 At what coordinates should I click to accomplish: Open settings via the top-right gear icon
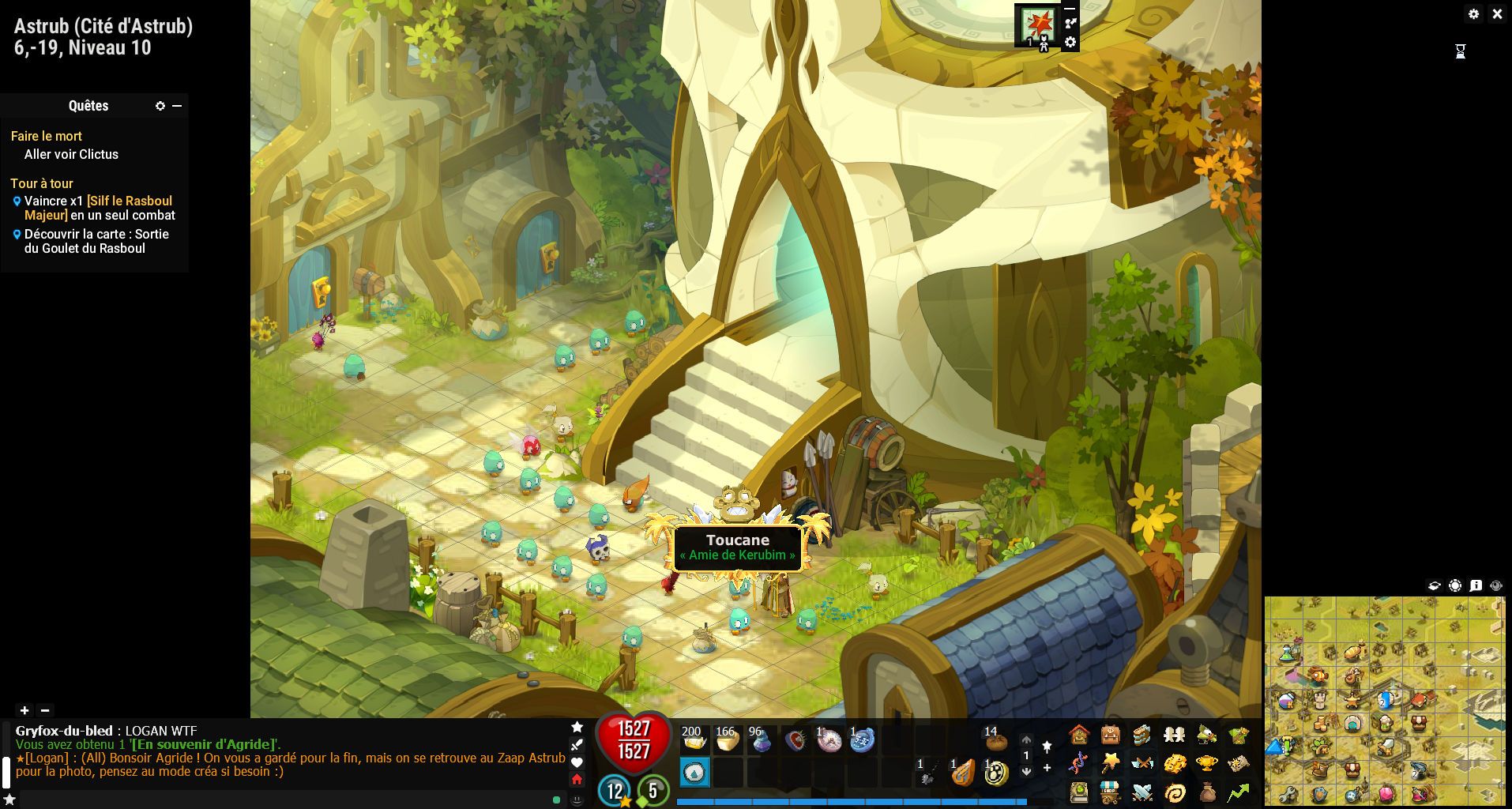pyautogui.click(x=1473, y=14)
